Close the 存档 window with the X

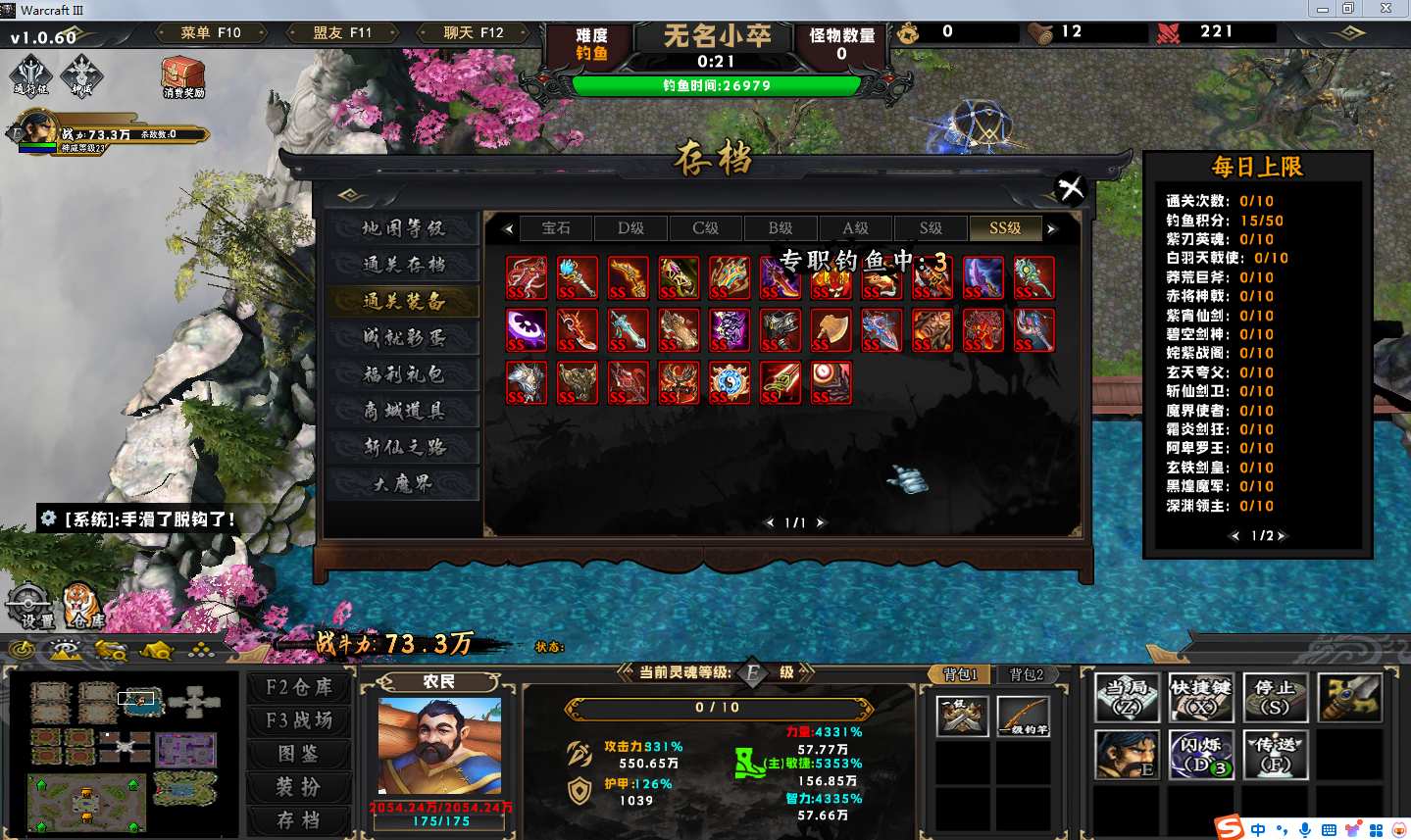pyautogui.click(x=1071, y=187)
